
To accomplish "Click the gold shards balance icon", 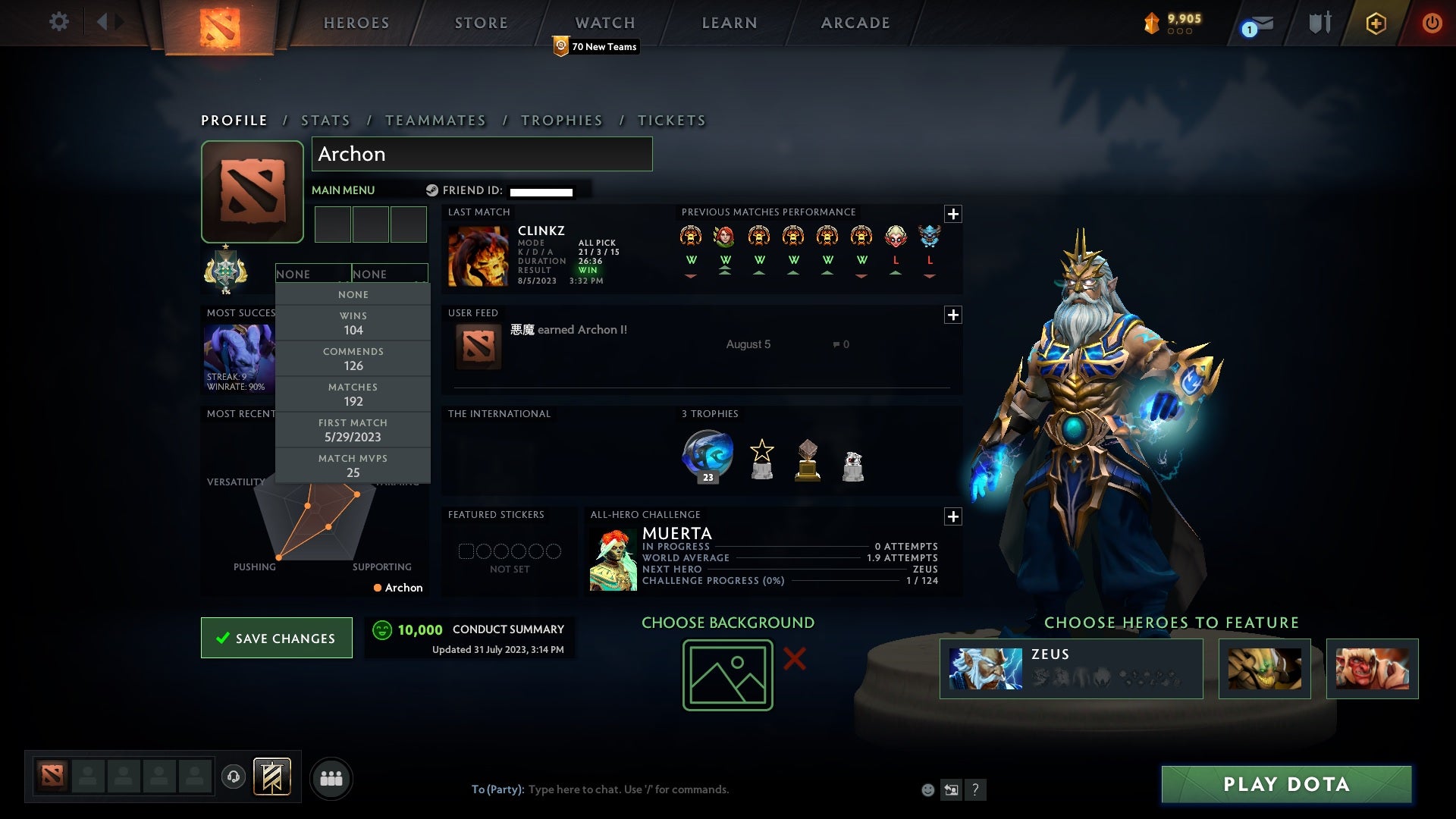I will click(1152, 24).
